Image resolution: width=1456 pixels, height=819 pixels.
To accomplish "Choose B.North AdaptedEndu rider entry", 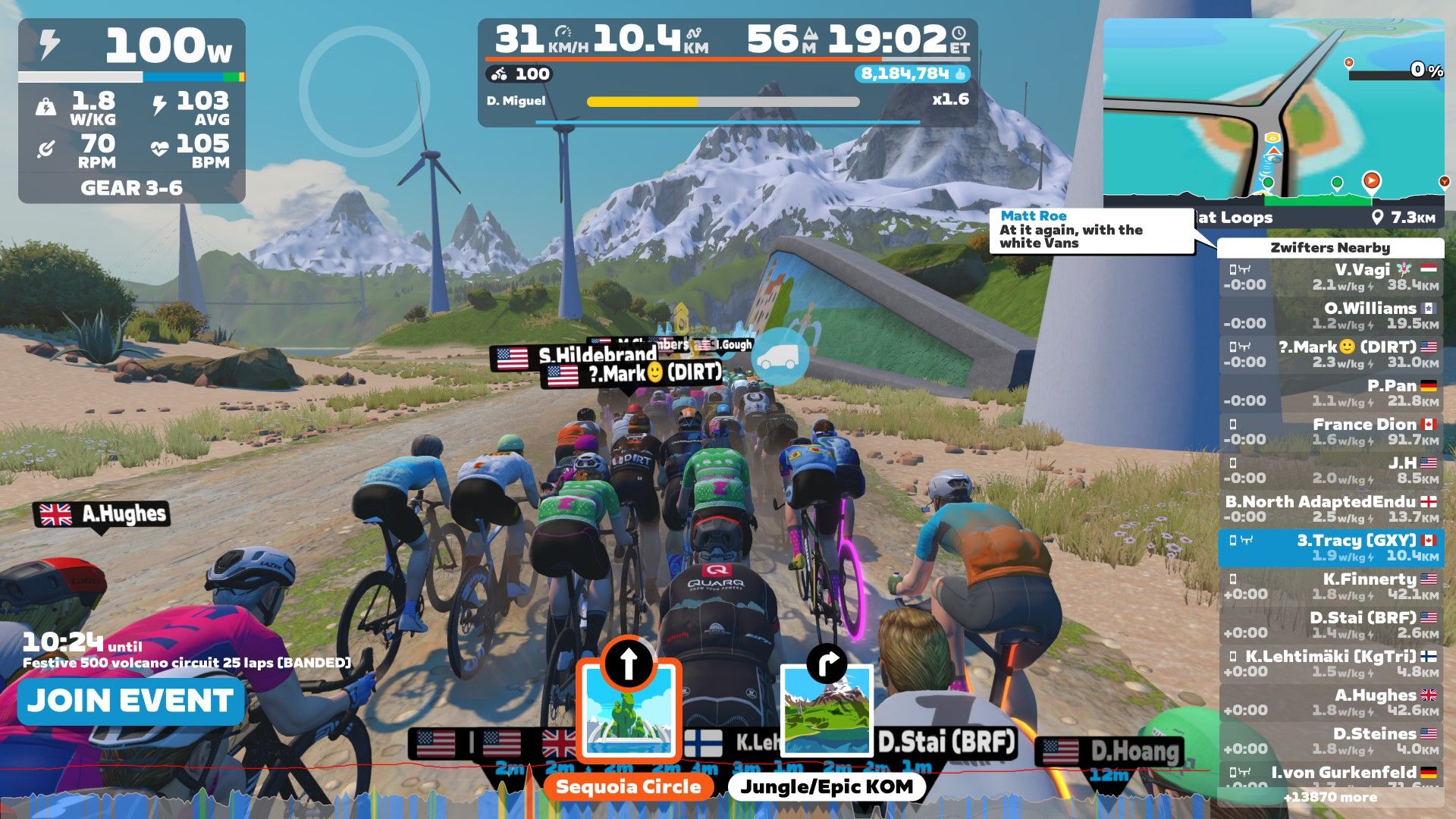I will point(1331,509).
